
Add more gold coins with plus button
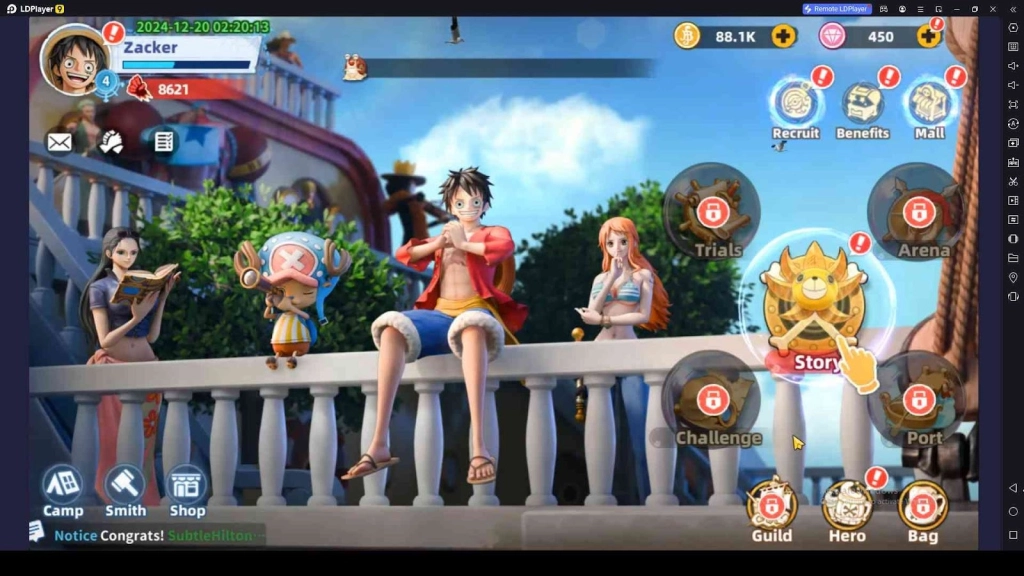(x=783, y=37)
